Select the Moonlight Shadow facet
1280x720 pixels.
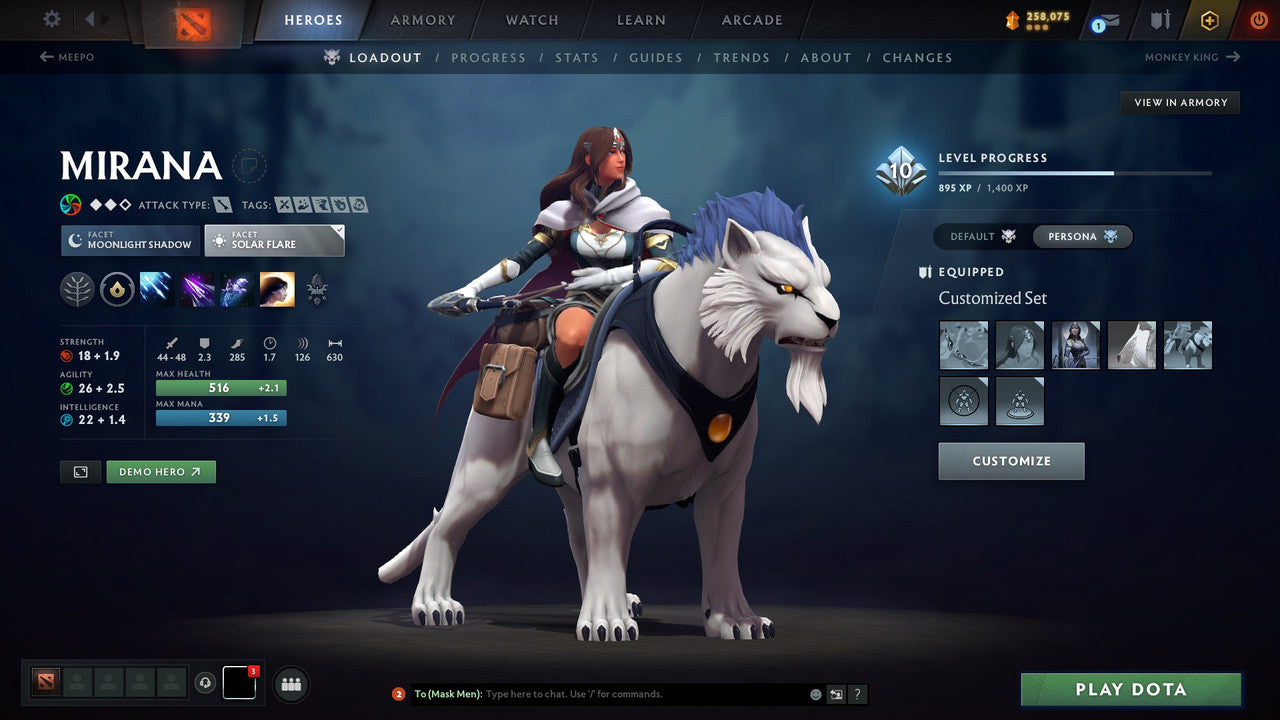(130, 240)
